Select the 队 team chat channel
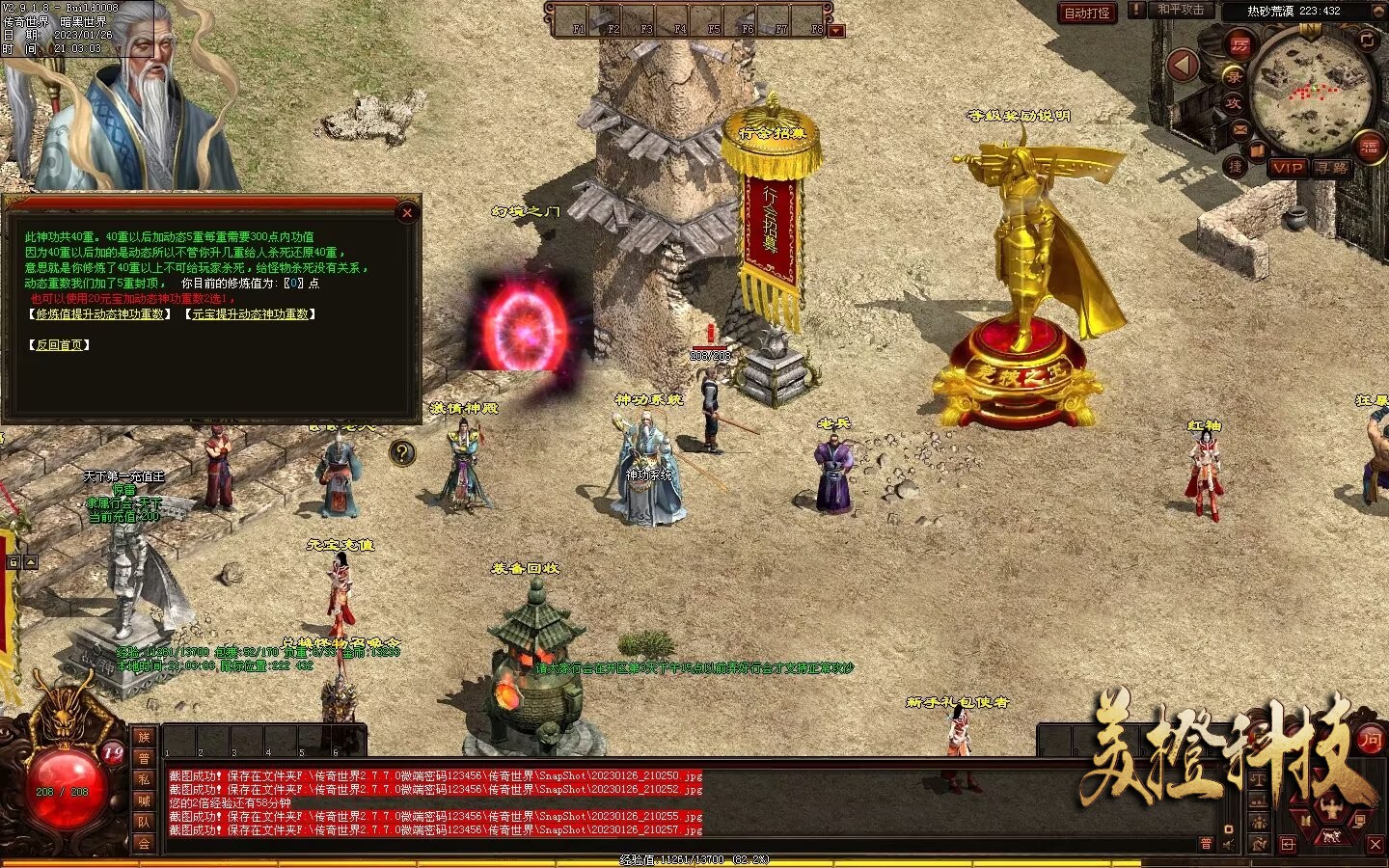Screen dimensions: 1389x868 tap(144, 822)
